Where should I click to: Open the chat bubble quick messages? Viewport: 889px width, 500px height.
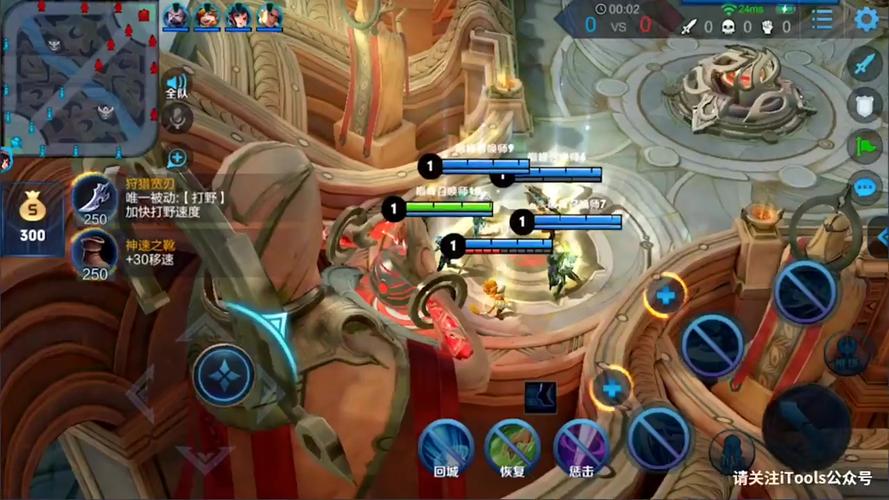[865, 188]
